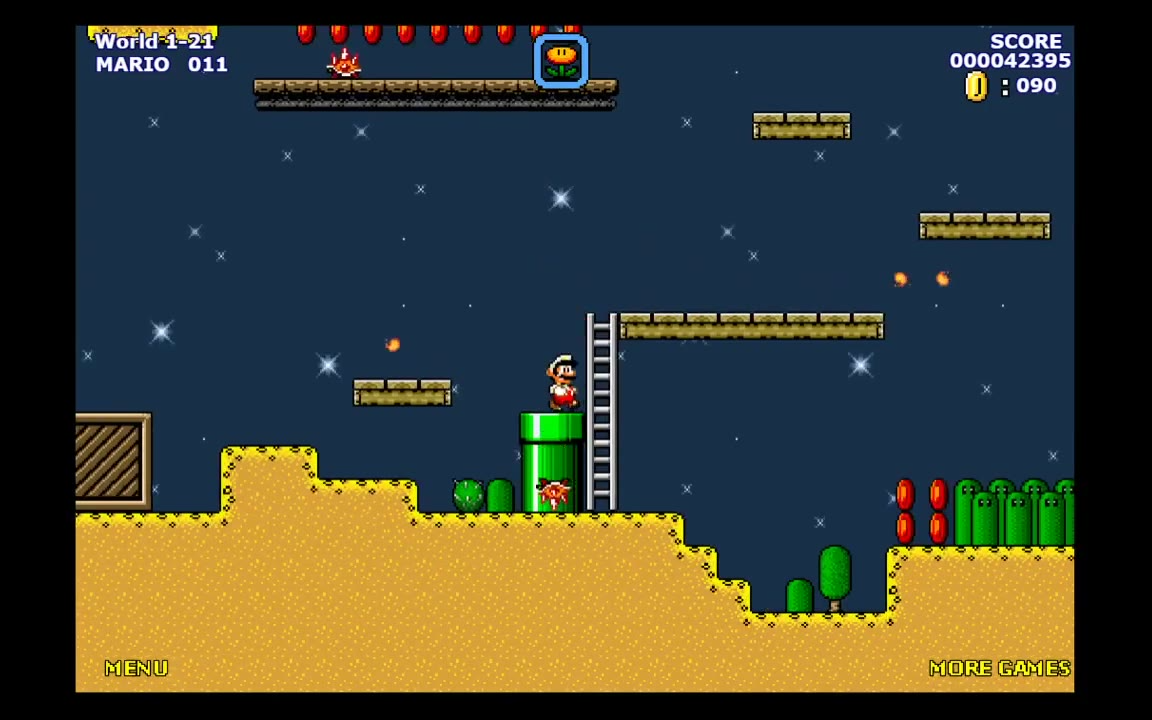
Task: Follow the MORE GAMES link
Action: tap(999, 668)
